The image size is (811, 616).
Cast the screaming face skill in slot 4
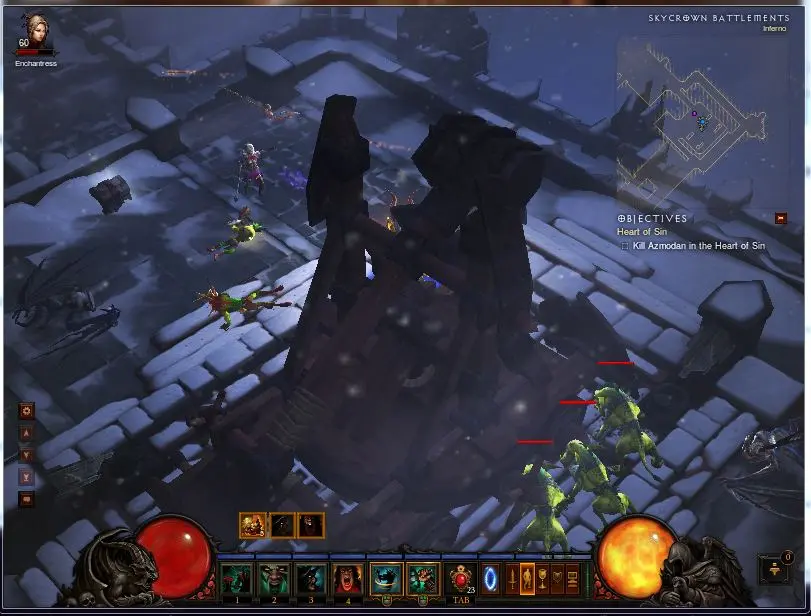(347, 579)
